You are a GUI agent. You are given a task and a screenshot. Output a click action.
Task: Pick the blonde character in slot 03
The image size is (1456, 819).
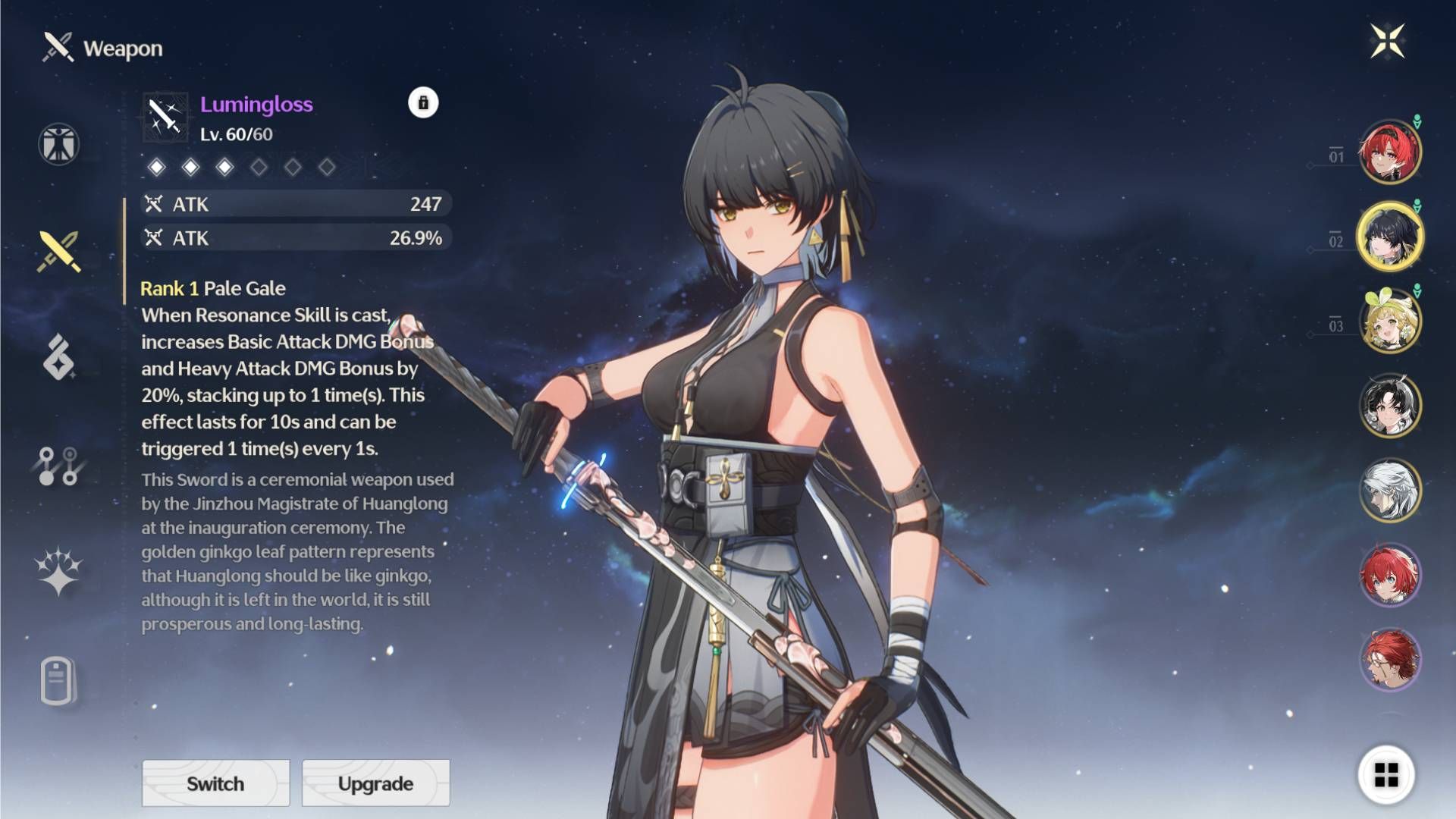click(1389, 322)
